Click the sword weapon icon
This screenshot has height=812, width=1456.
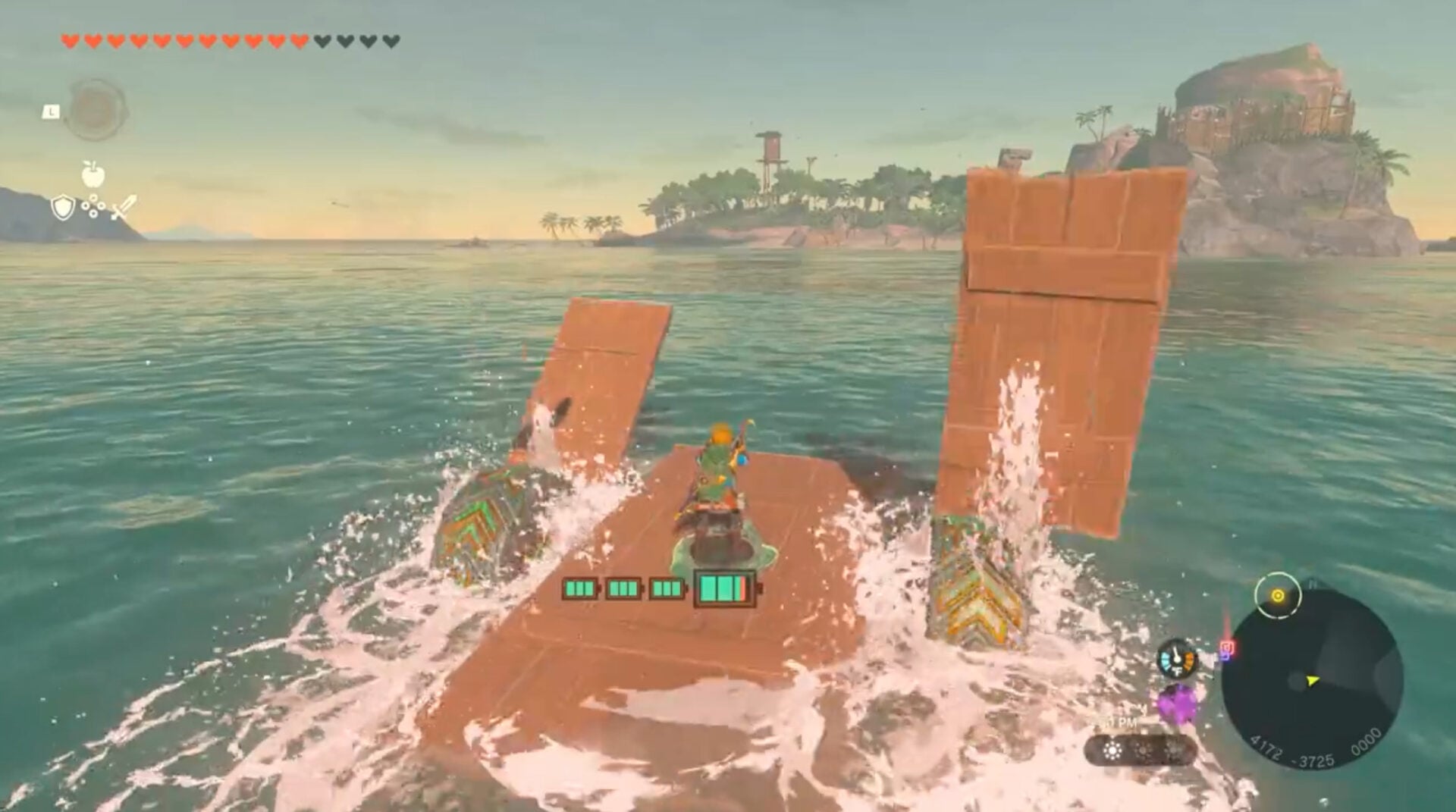point(124,205)
